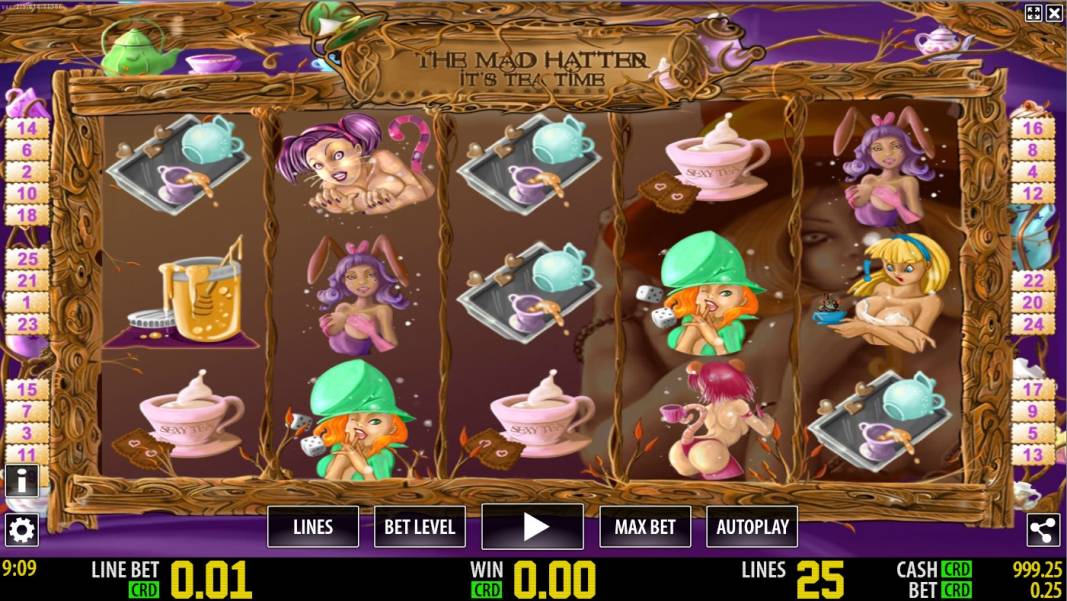Select payline 14 marker
This screenshot has height=601, width=1067.
27,128
